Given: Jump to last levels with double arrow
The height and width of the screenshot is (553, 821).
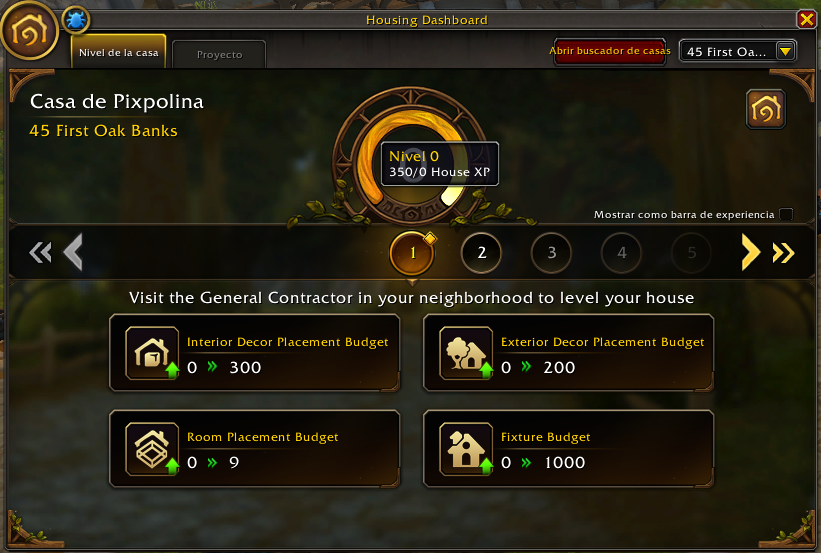Looking at the screenshot, I should 783,253.
